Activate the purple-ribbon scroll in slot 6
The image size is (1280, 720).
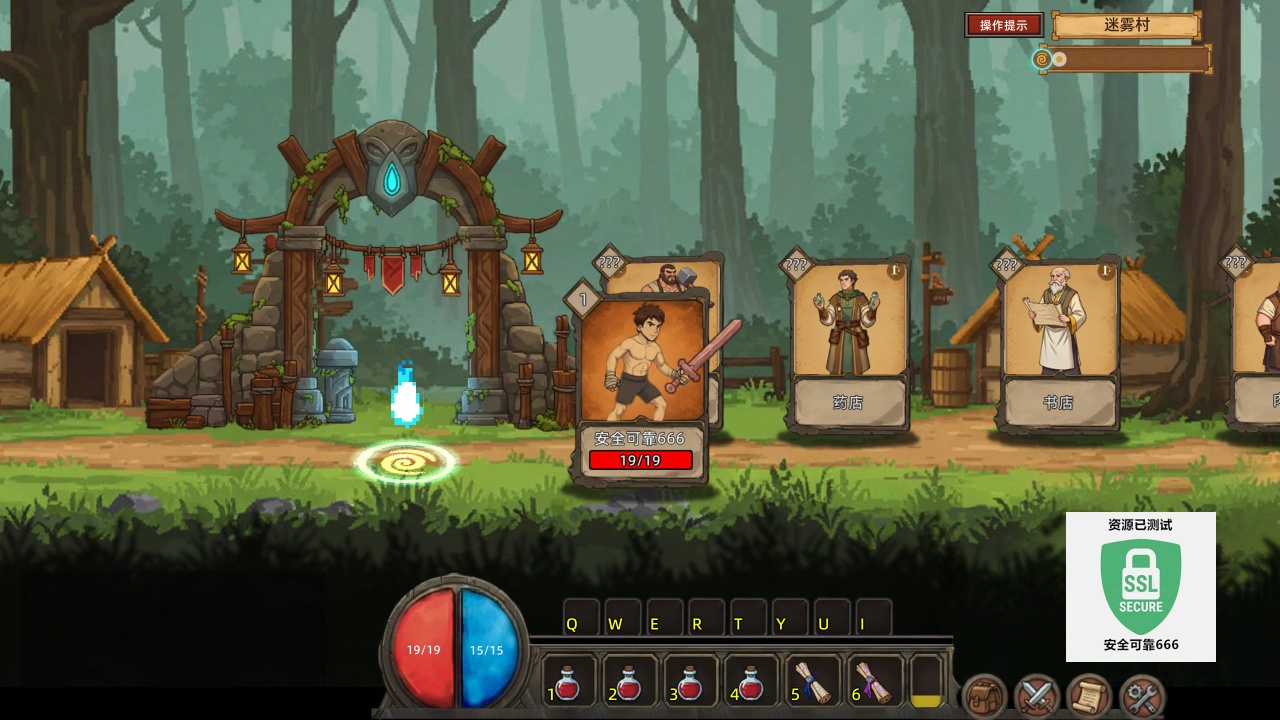pos(873,683)
